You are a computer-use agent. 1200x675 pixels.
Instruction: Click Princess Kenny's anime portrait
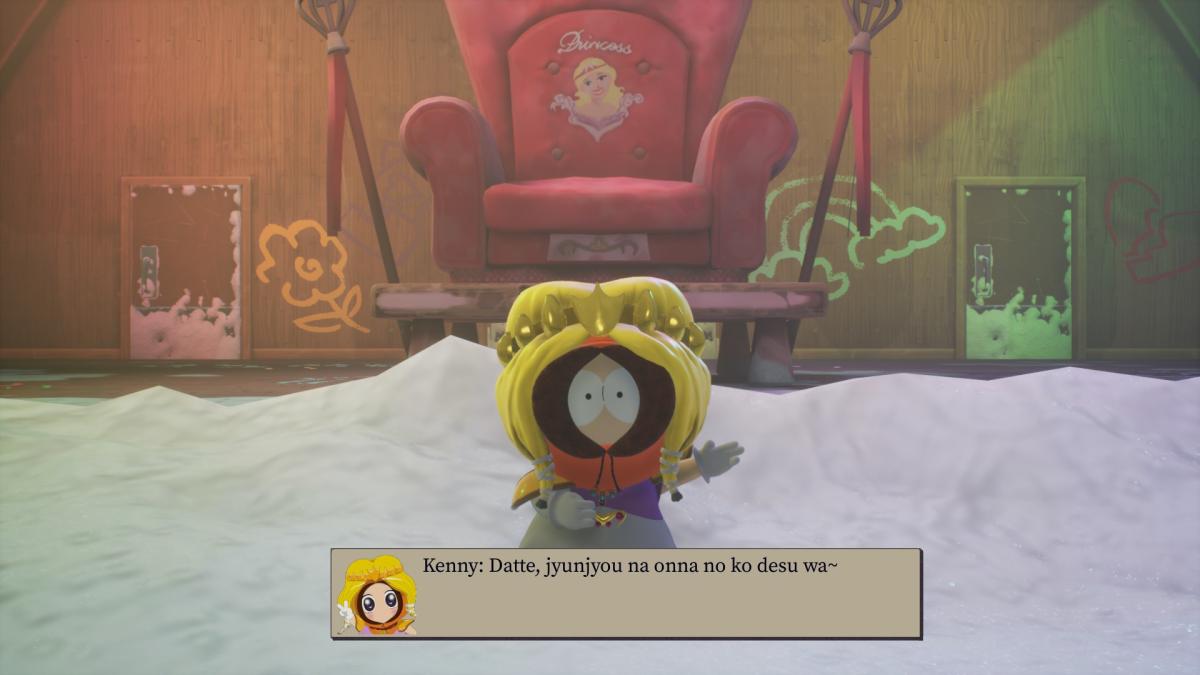tap(377, 595)
